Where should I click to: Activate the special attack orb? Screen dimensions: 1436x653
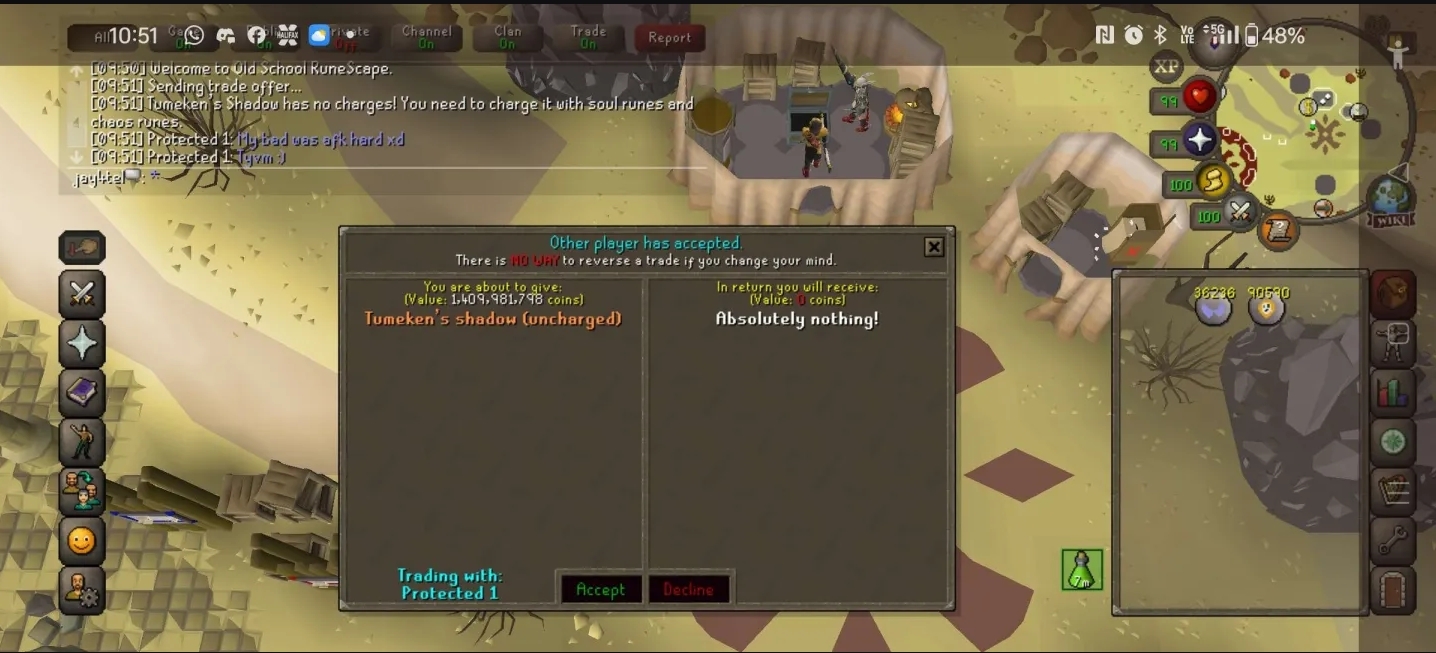[1240, 213]
